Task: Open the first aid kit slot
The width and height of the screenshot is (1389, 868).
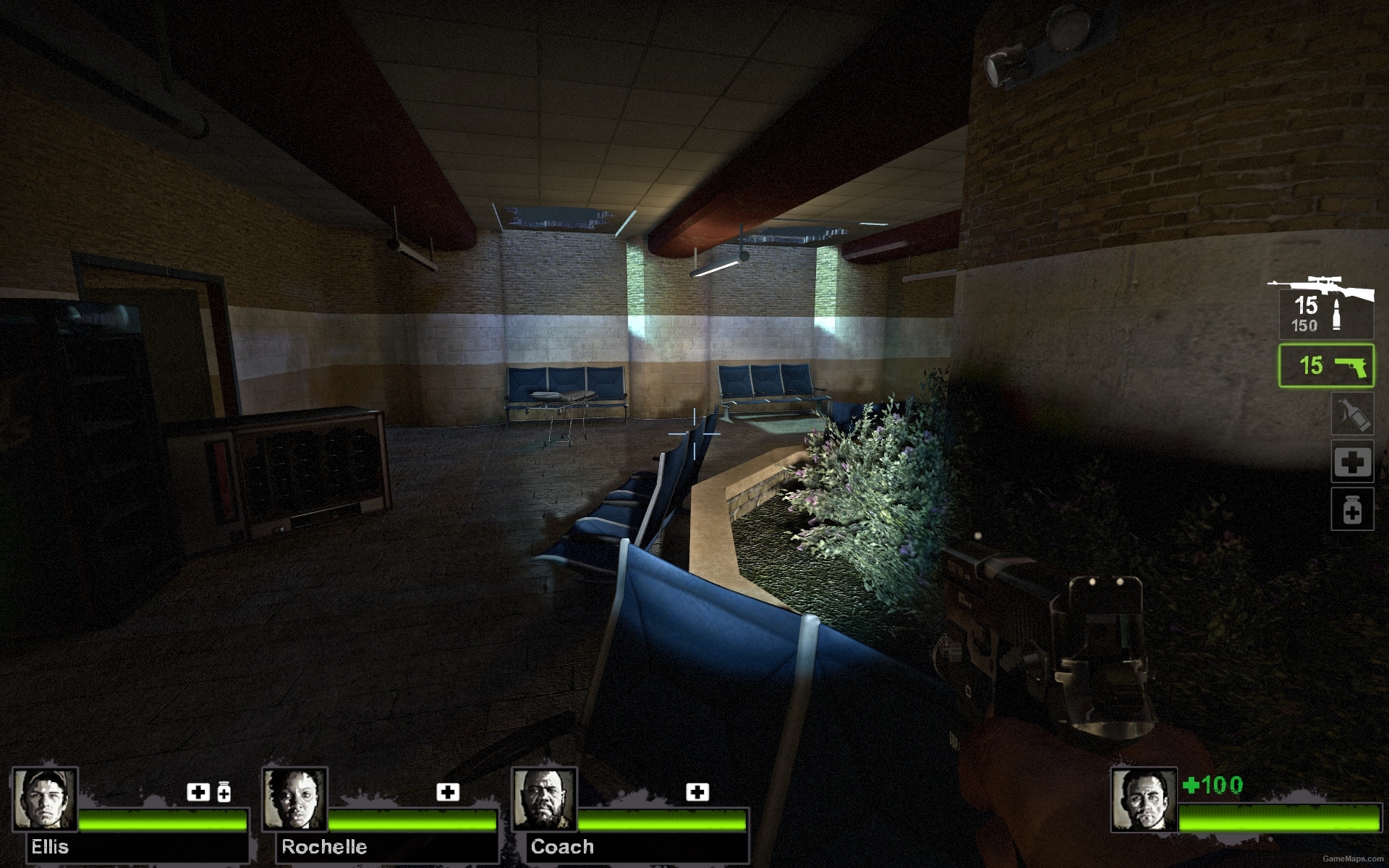Action: coord(1352,461)
